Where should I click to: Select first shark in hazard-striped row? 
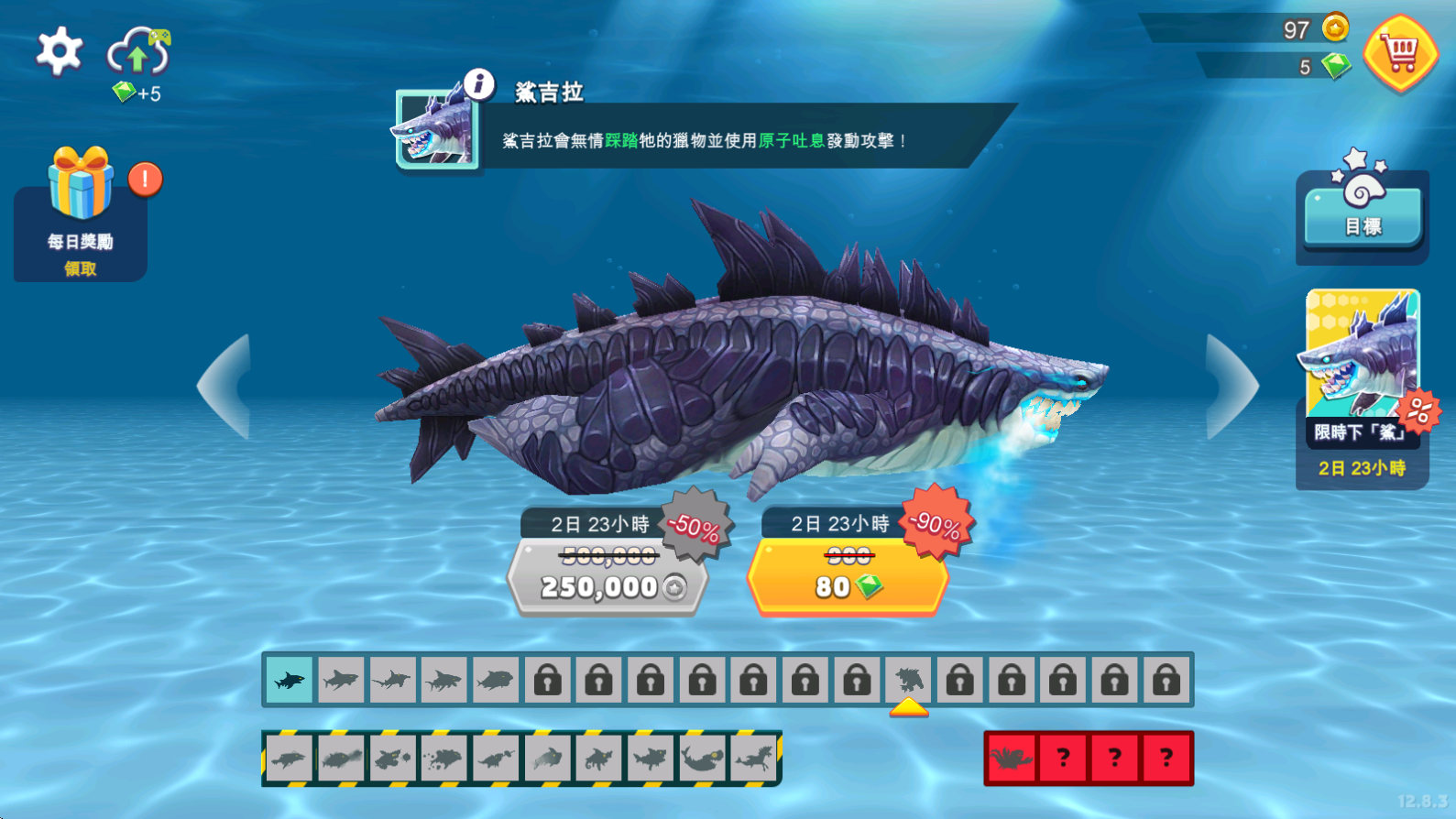coord(290,759)
